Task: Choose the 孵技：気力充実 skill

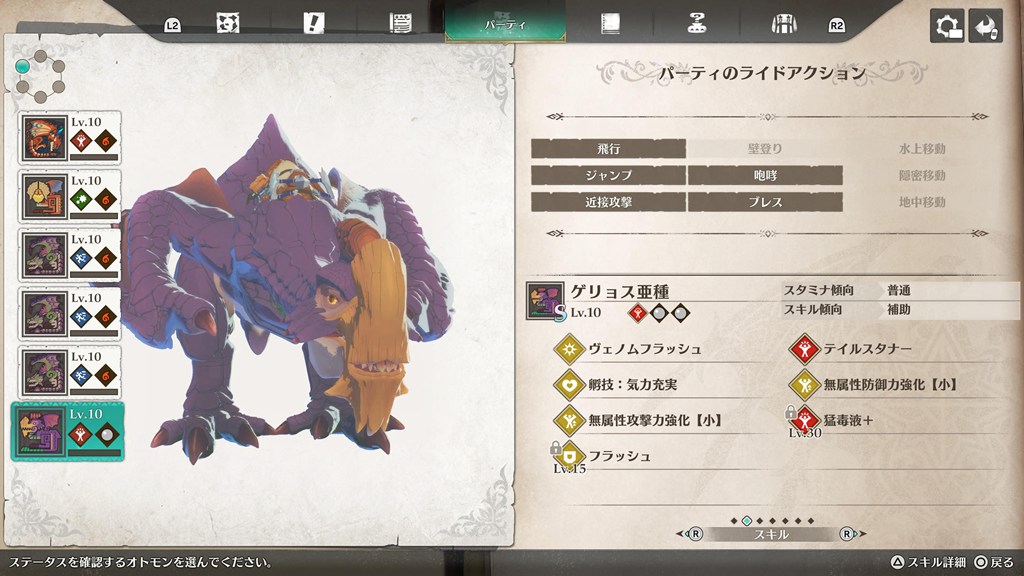Action: [639, 384]
